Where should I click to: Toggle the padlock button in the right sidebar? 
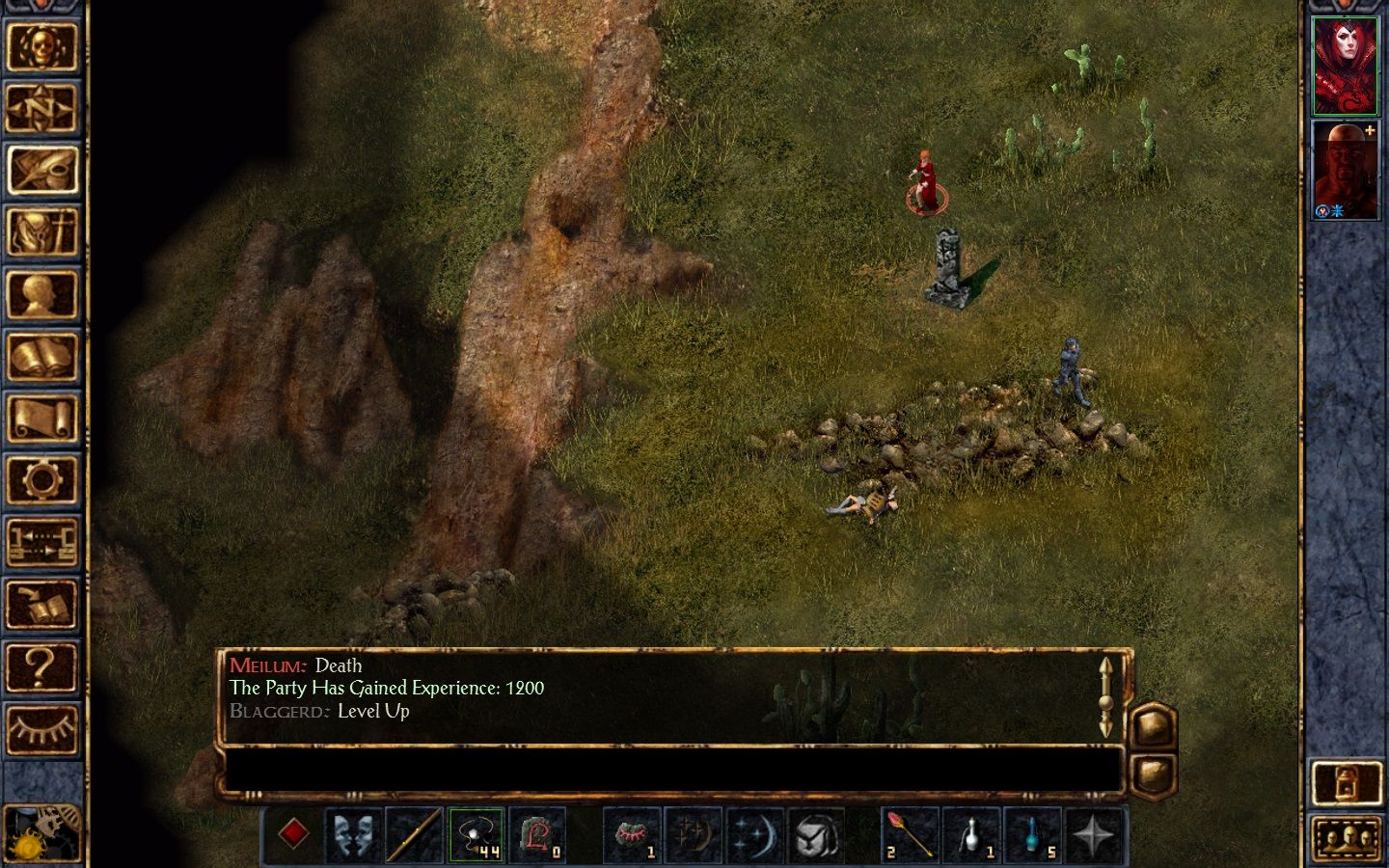1347,783
